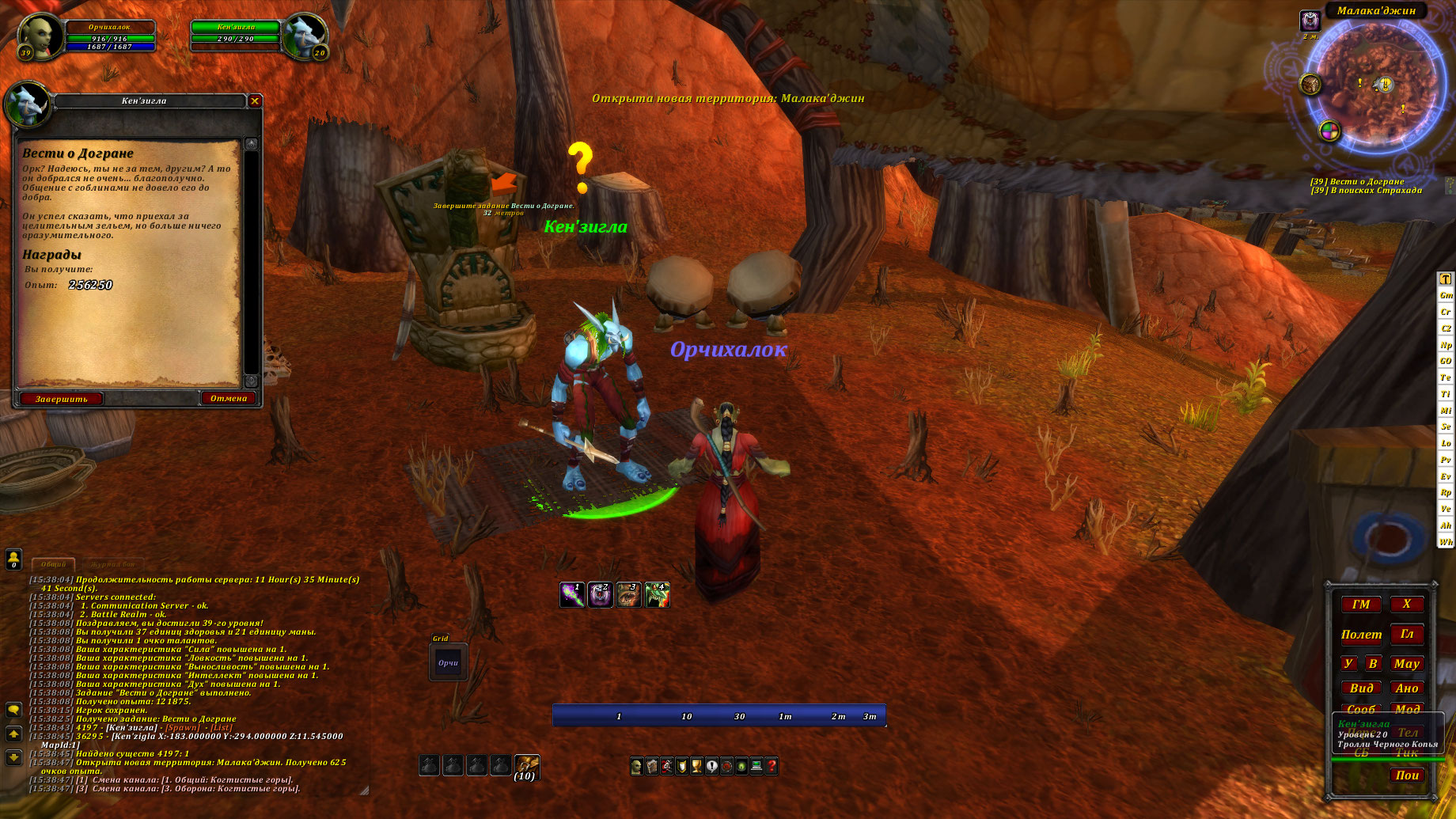The width and height of the screenshot is (1456, 819).
Task: Cancel the quest dialog with Отмена
Action: tap(229, 398)
